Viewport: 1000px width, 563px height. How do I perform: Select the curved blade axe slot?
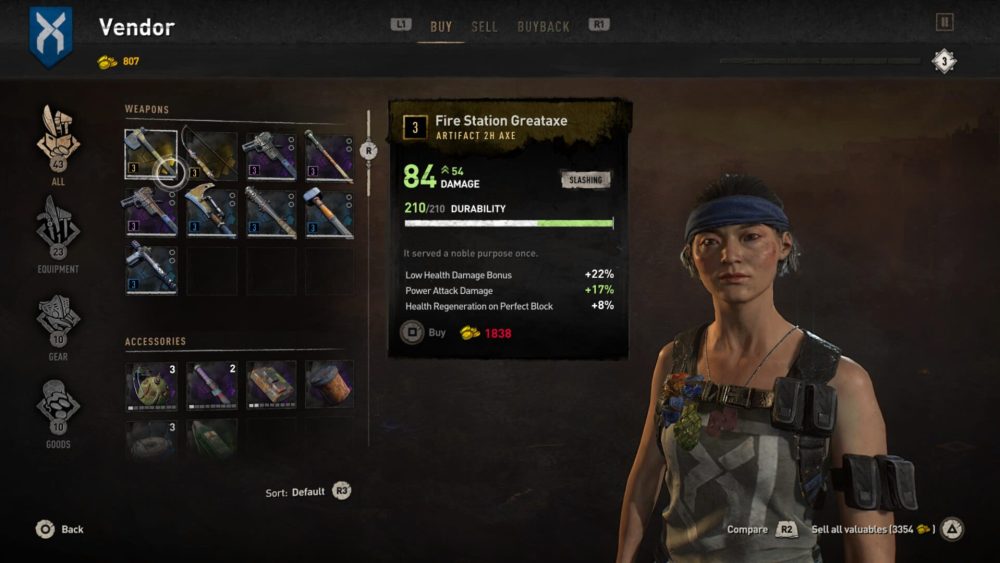pos(211,212)
